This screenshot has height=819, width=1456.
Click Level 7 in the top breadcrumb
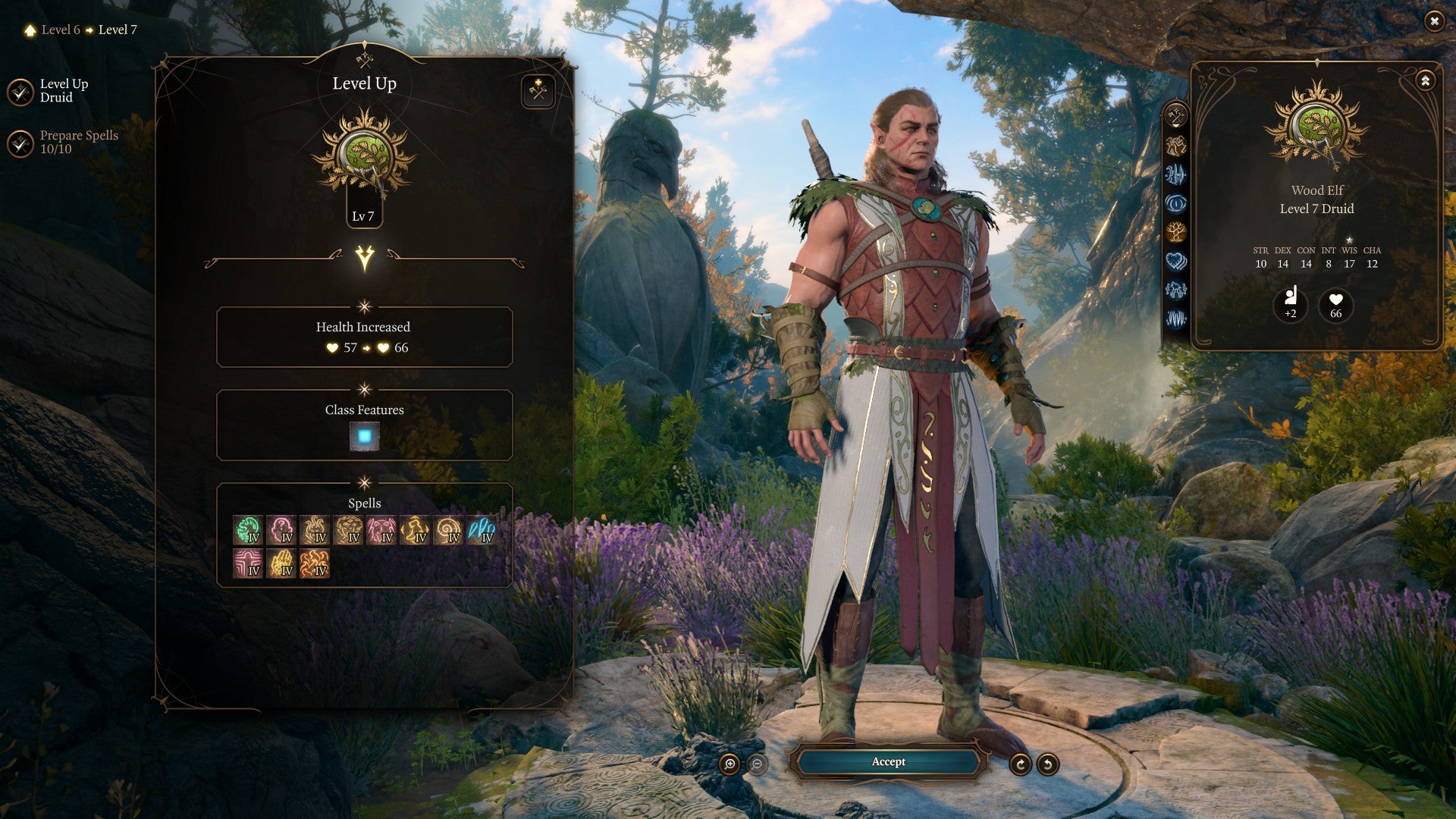pyautogui.click(x=119, y=31)
